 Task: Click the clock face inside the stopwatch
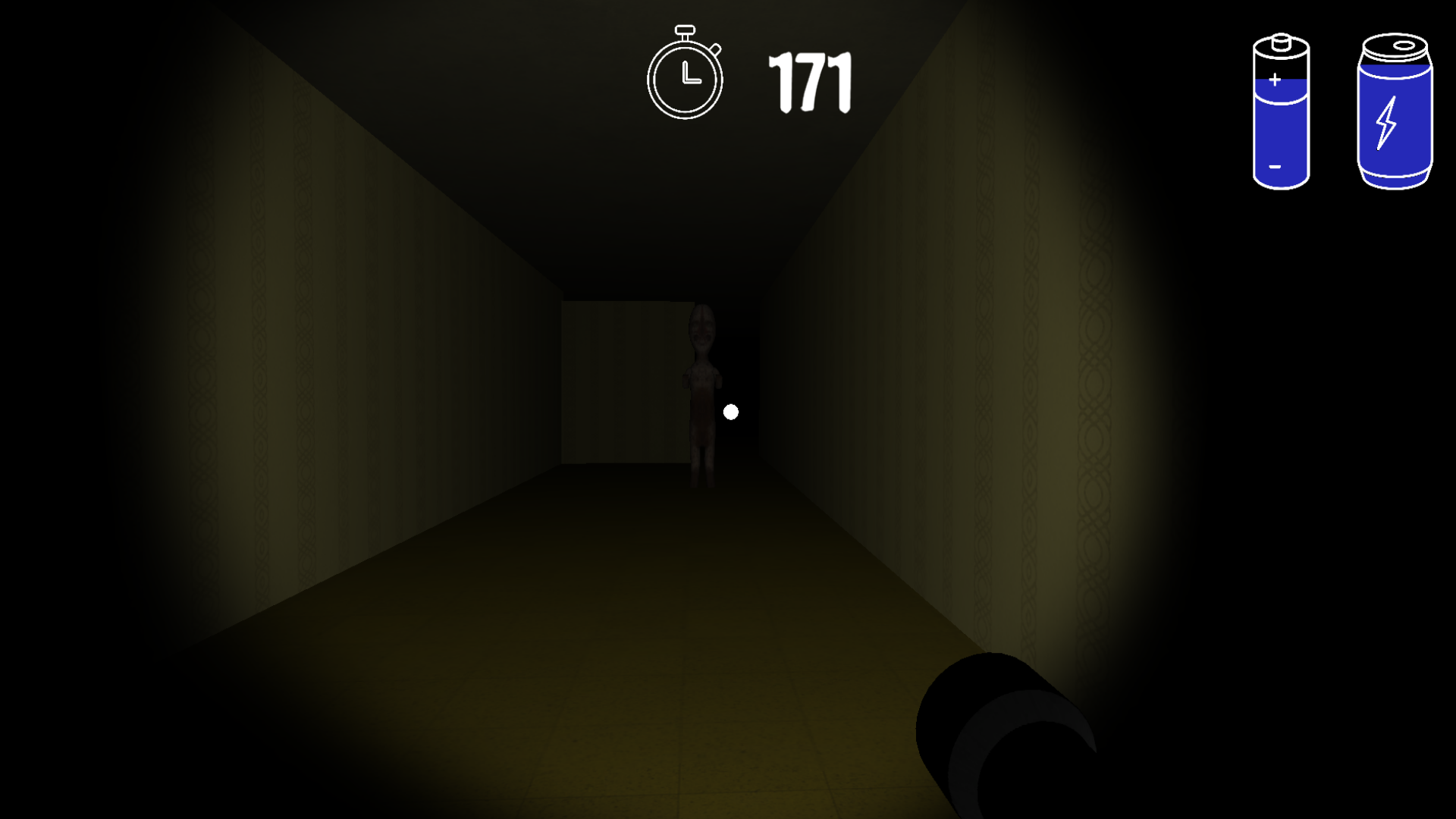click(x=684, y=76)
